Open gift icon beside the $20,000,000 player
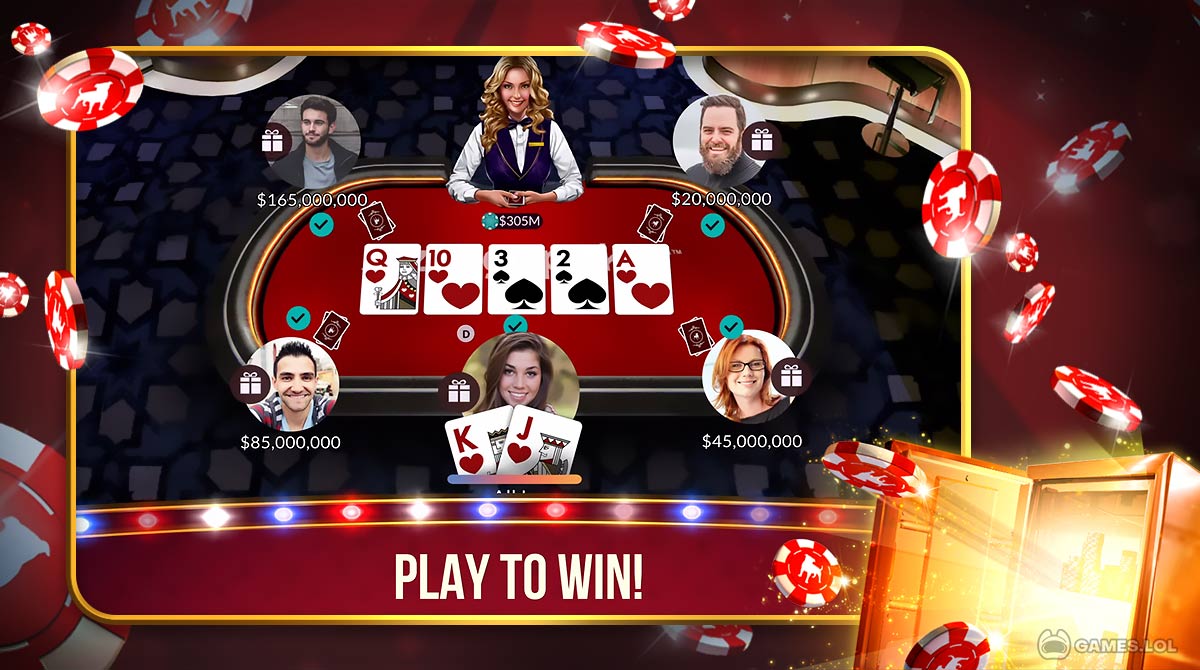1200x670 pixels. [x=762, y=141]
